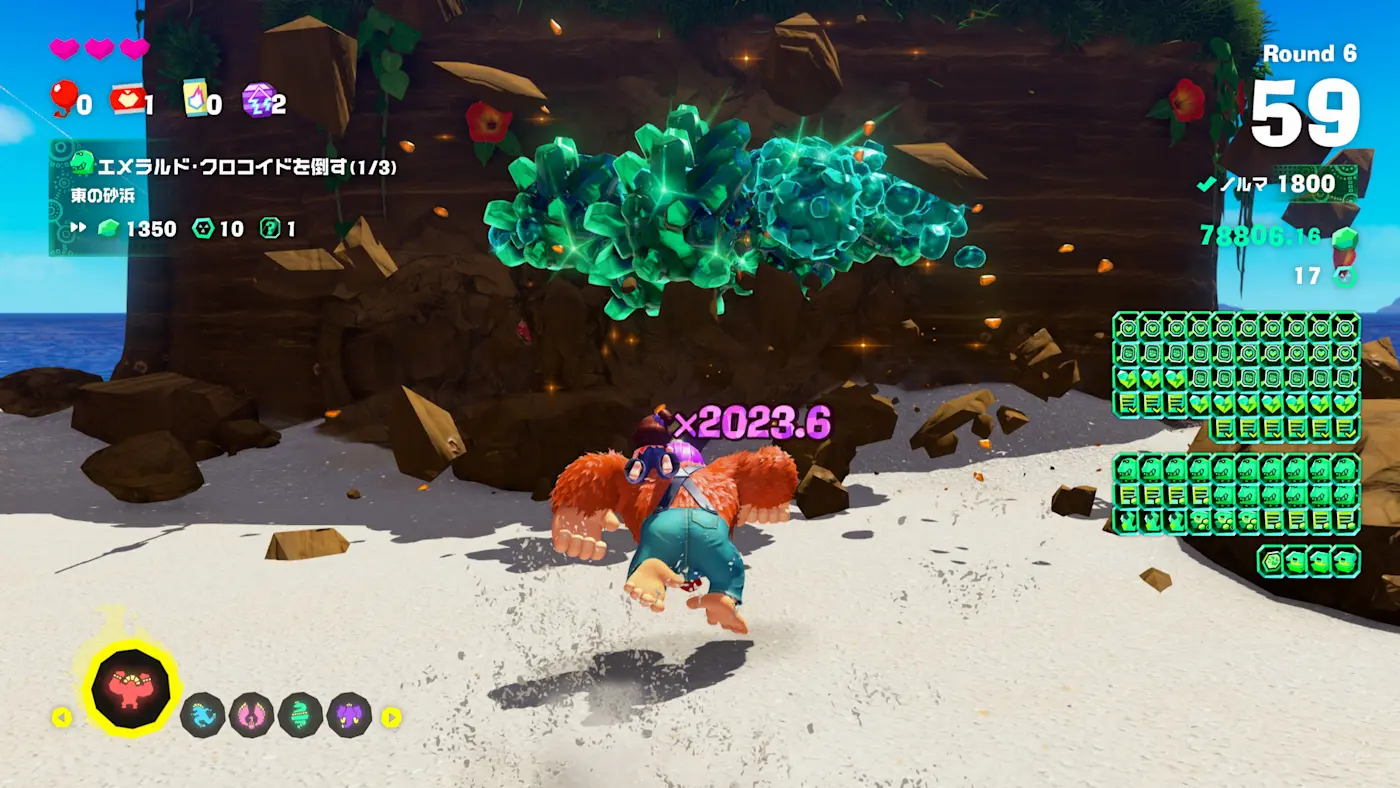Select the yellow flame juice can
Viewport: 1400px width, 788px height.
click(x=194, y=98)
